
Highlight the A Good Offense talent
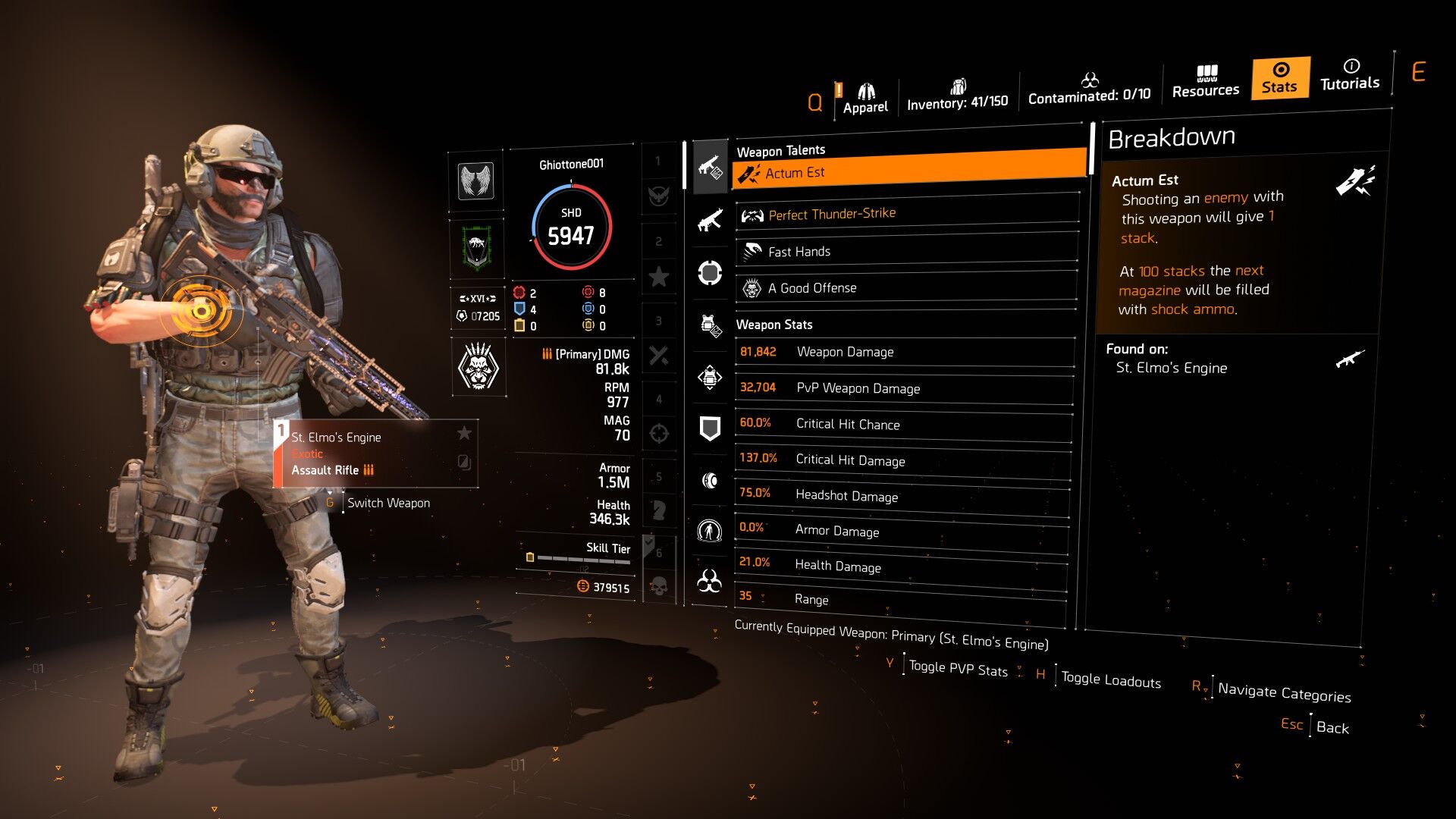point(906,288)
